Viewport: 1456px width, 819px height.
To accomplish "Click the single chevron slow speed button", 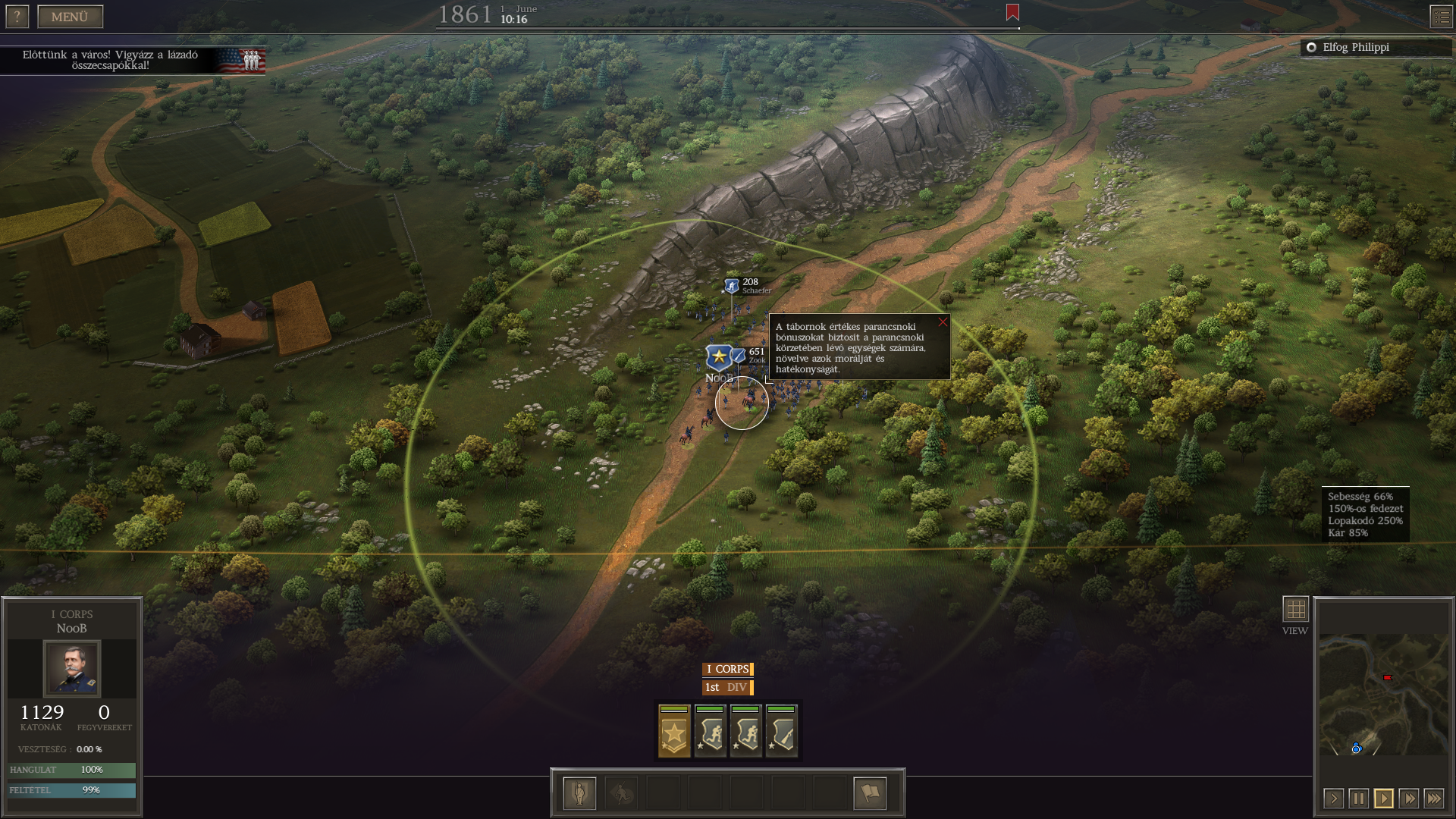I will 1333,799.
